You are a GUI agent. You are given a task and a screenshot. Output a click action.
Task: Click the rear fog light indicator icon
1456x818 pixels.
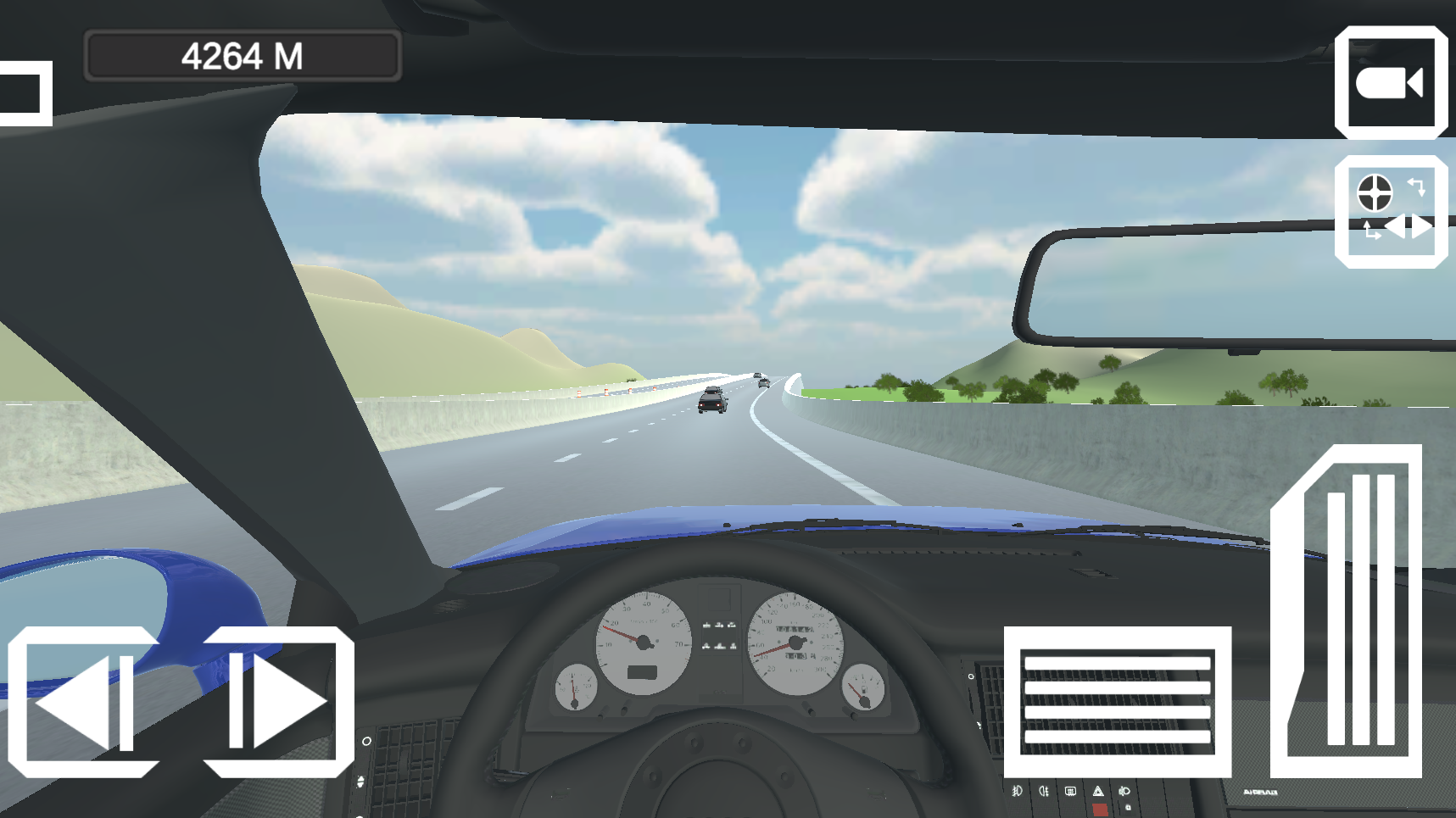tap(1043, 791)
